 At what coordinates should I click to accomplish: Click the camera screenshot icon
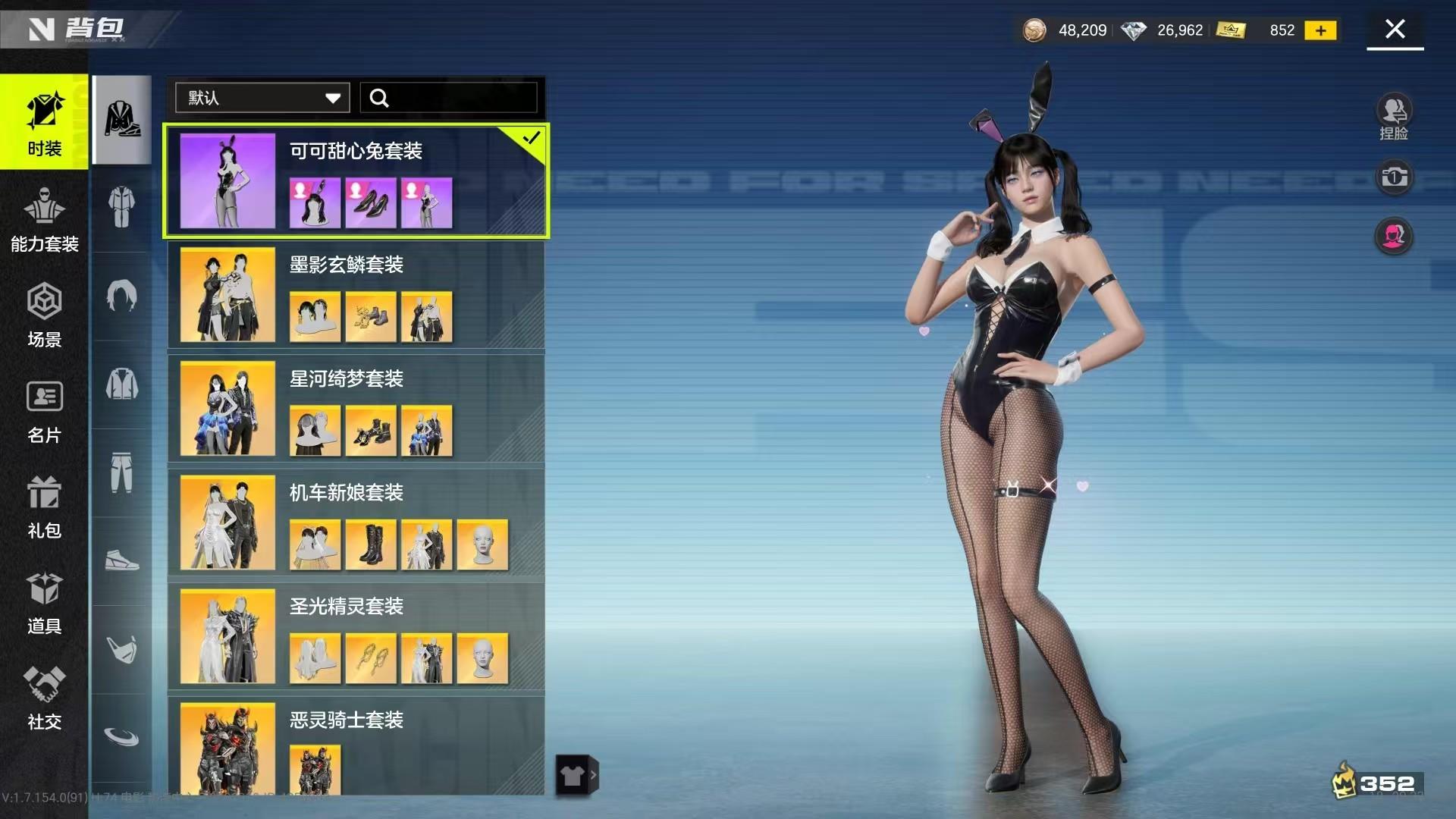point(1395,177)
